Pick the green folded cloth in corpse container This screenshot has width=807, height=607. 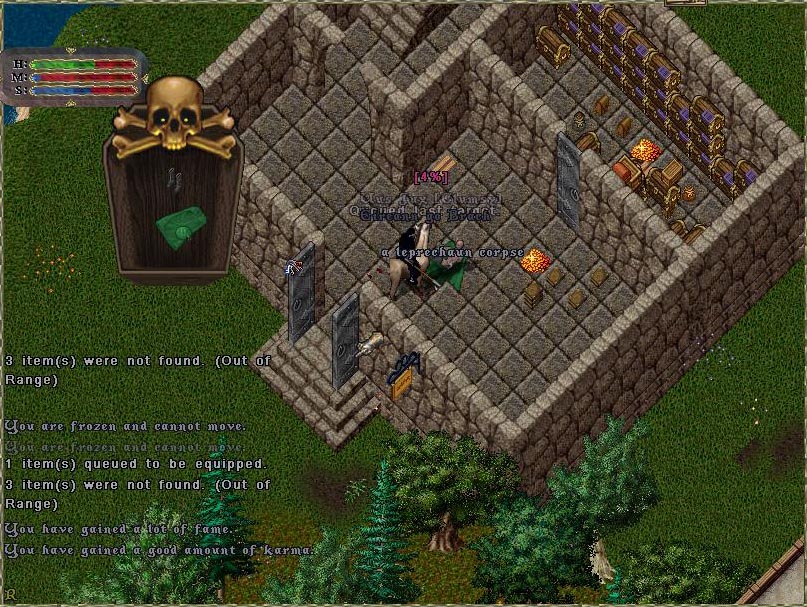point(181,226)
